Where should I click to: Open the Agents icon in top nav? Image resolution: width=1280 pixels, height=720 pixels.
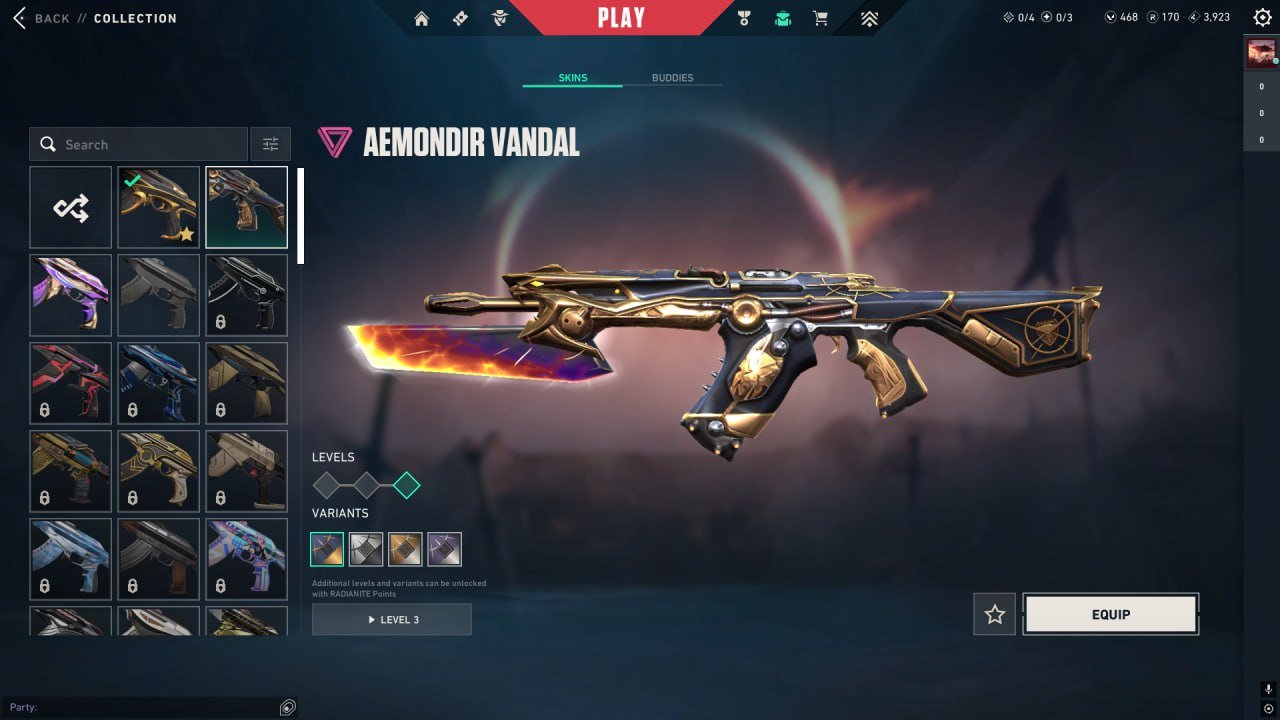click(498, 17)
